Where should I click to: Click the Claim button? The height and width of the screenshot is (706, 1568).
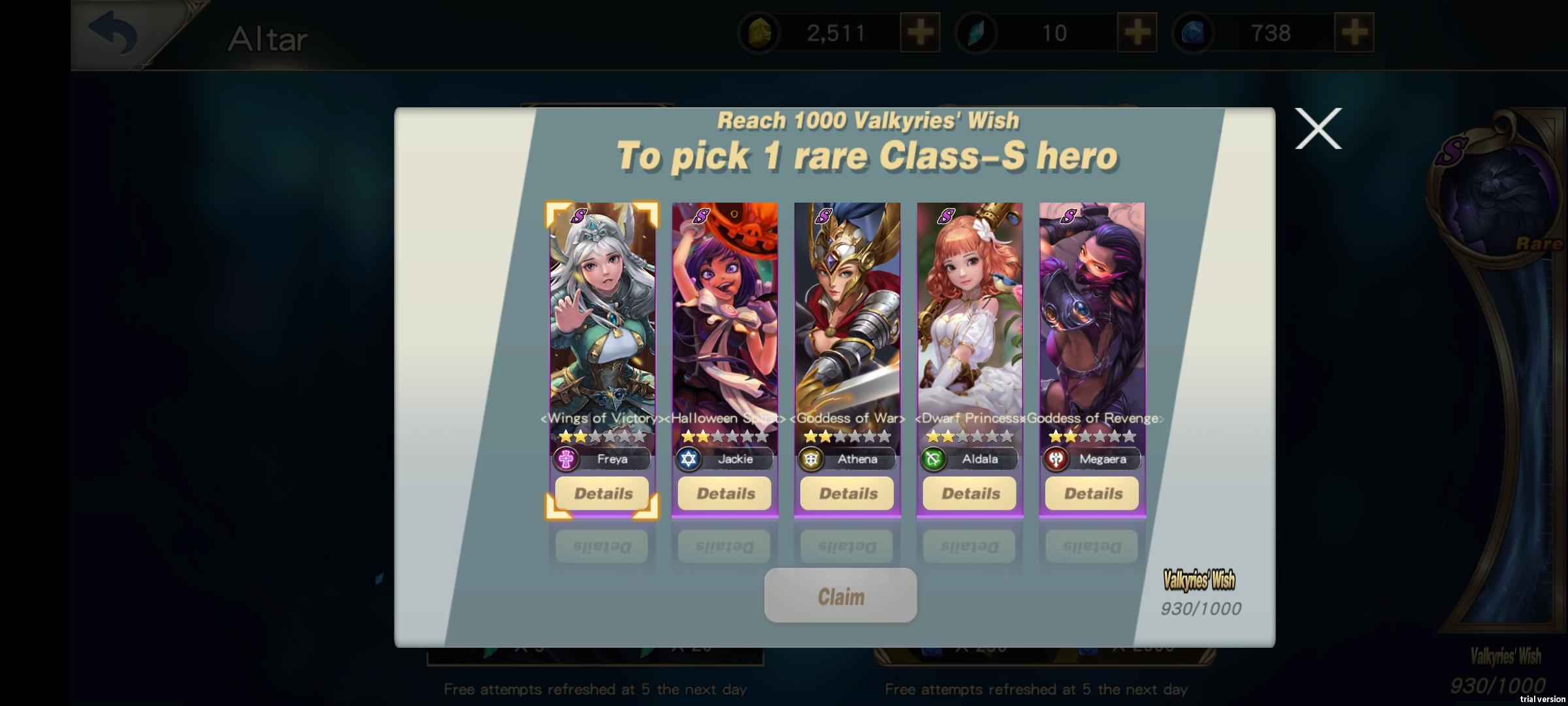point(841,595)
